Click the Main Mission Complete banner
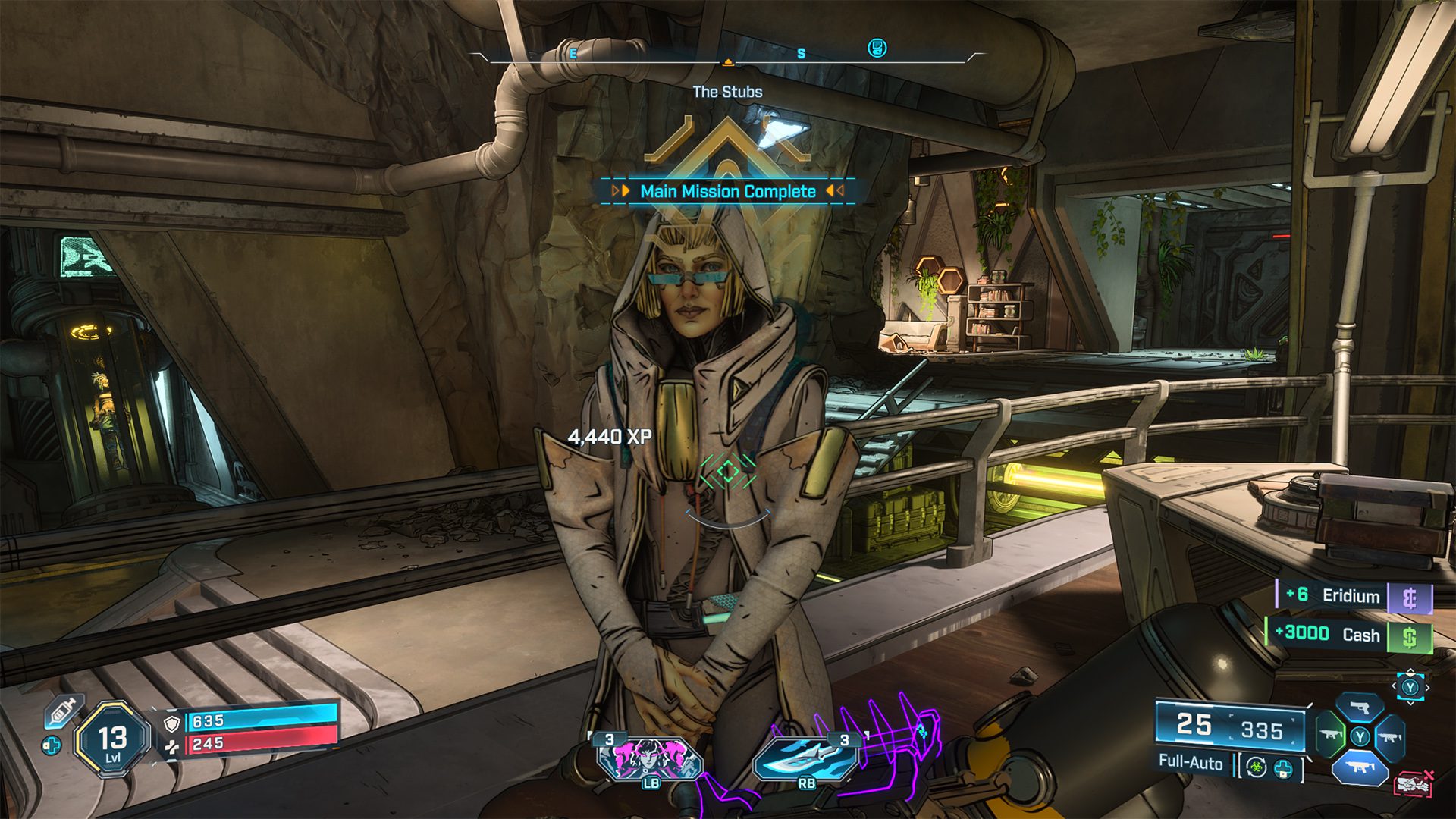 [x=728, y=191]
